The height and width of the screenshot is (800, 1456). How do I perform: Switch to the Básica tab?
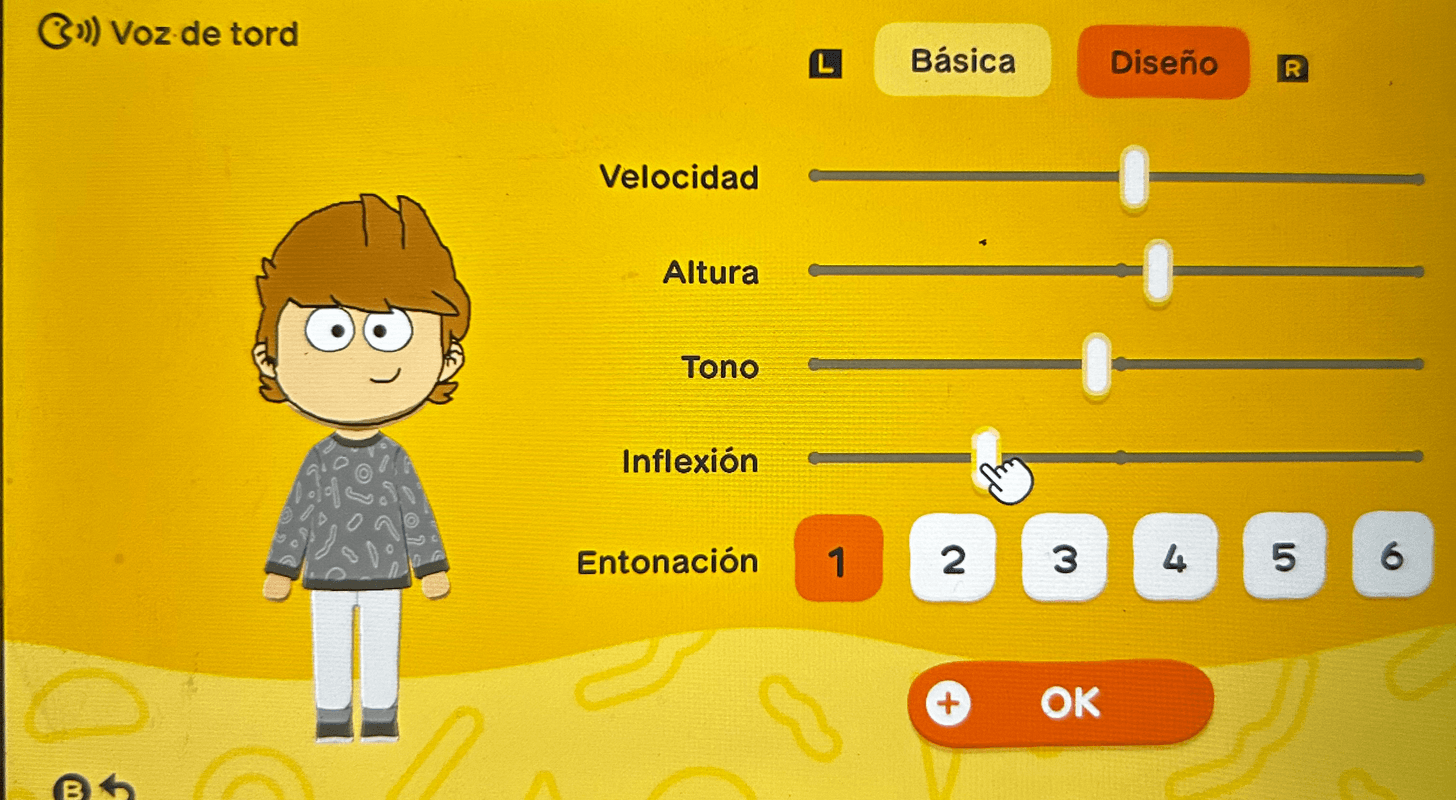[961, 62]
